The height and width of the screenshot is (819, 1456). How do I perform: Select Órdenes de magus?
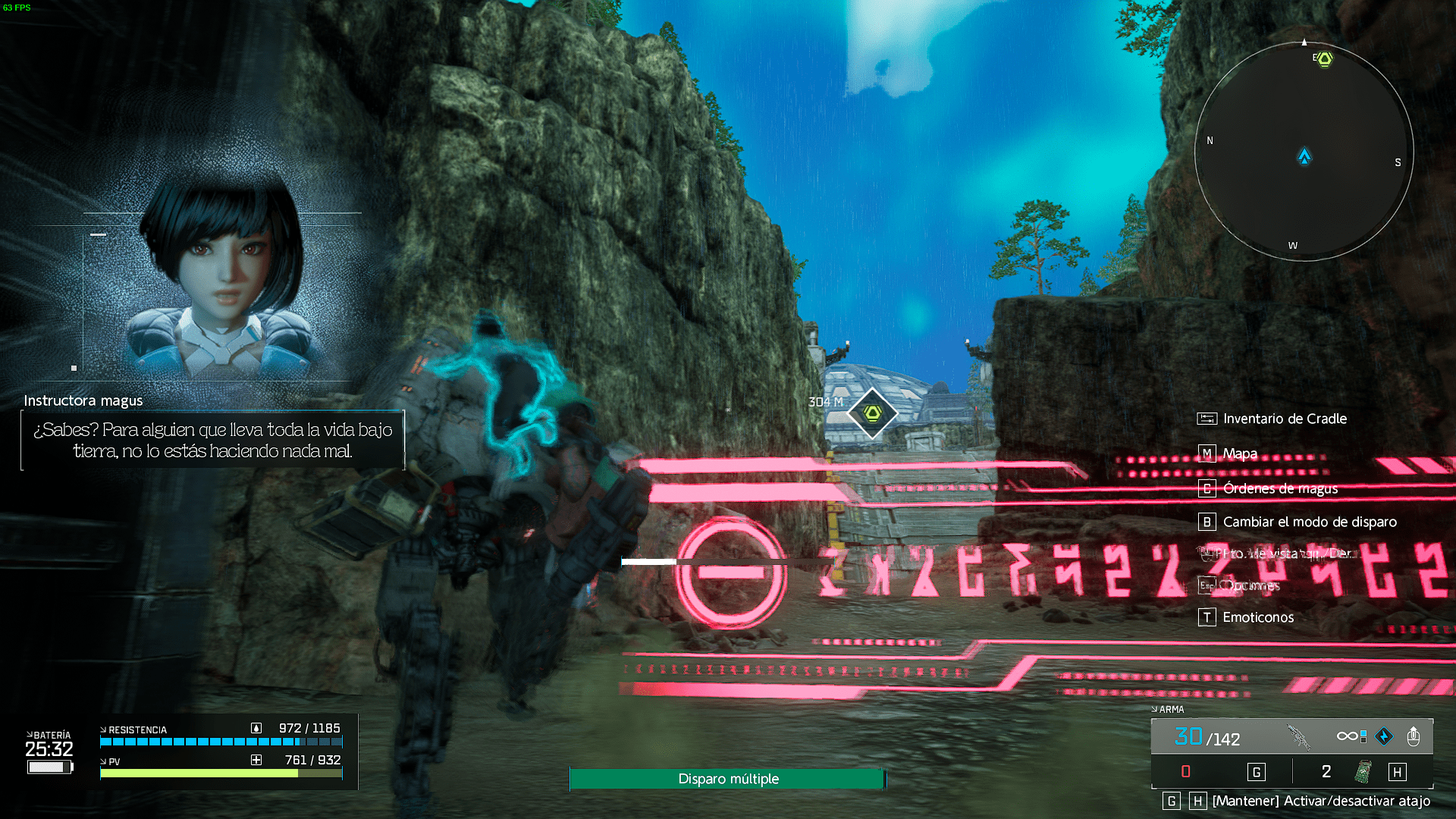pos(1279,488)
